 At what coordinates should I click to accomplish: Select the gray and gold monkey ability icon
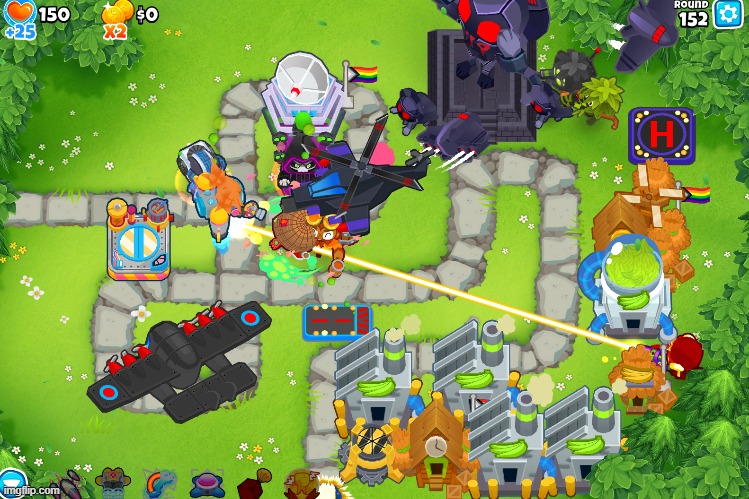point(113,485)
